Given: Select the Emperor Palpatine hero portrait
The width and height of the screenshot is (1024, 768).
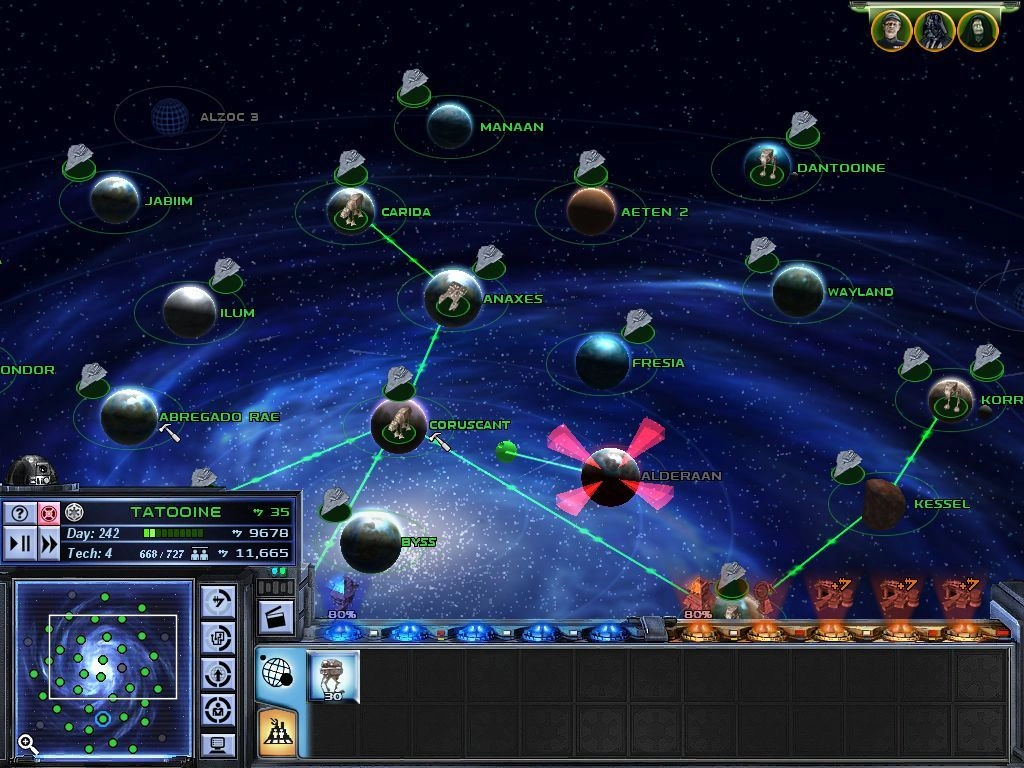Looking at the screenshot, I should (x=978, y=30).
